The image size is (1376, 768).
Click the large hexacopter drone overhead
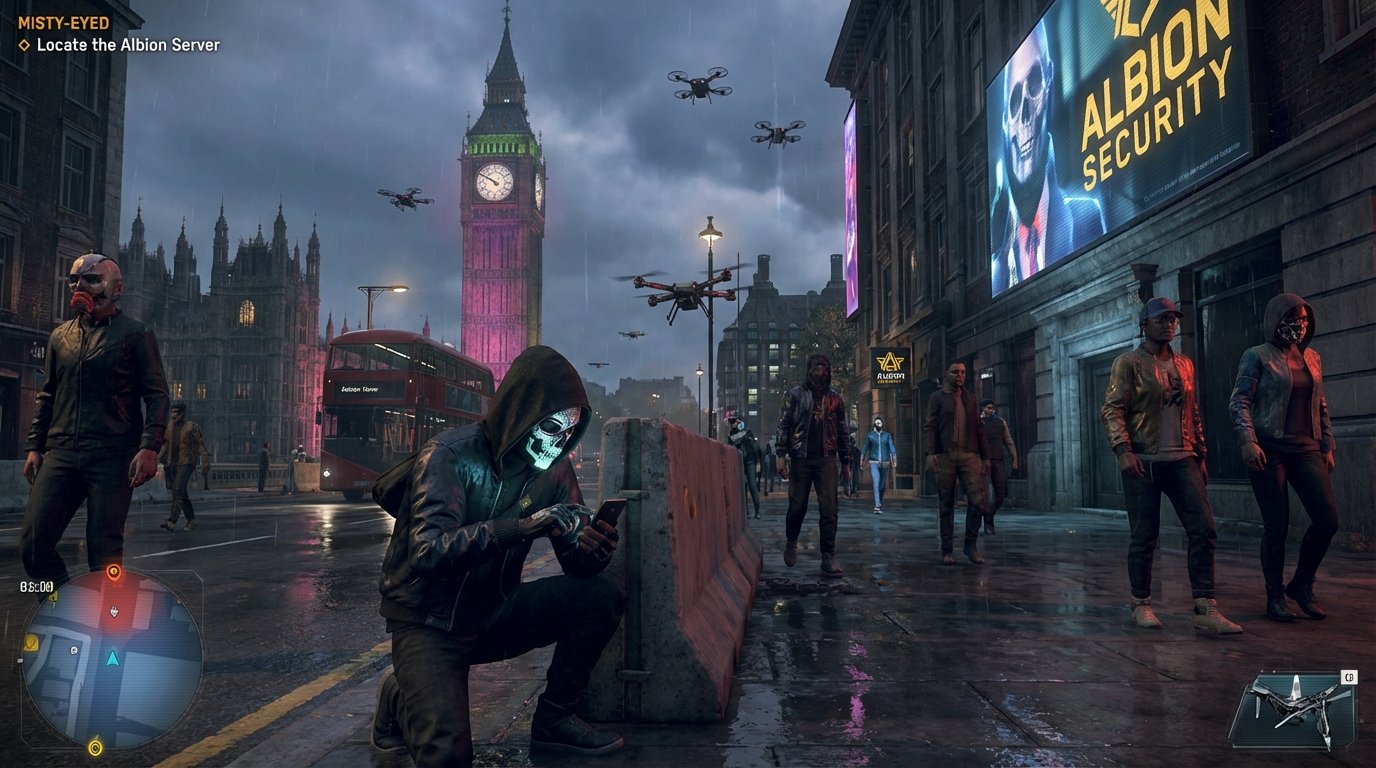pos(685,295)
